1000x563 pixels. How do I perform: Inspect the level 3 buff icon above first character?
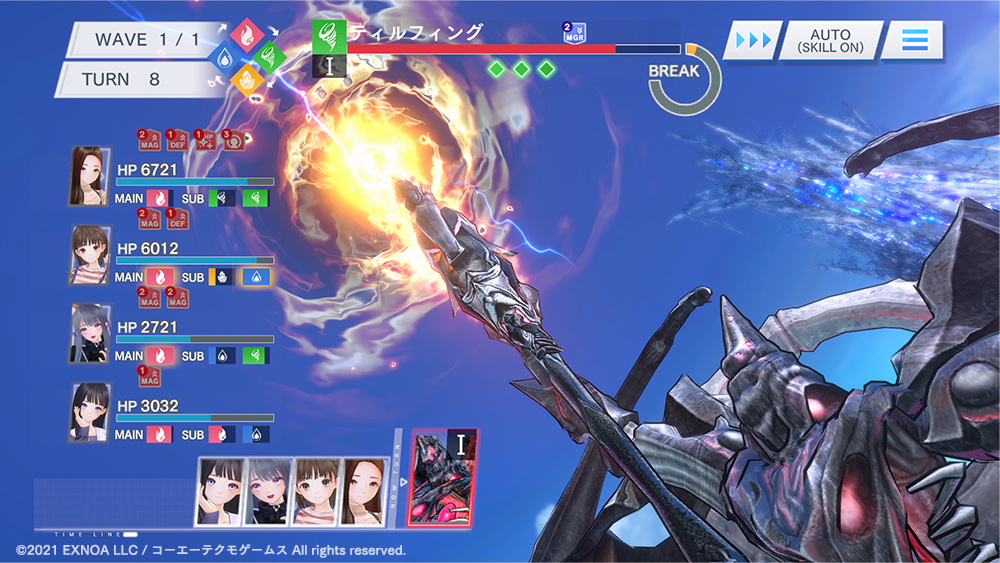233,140
